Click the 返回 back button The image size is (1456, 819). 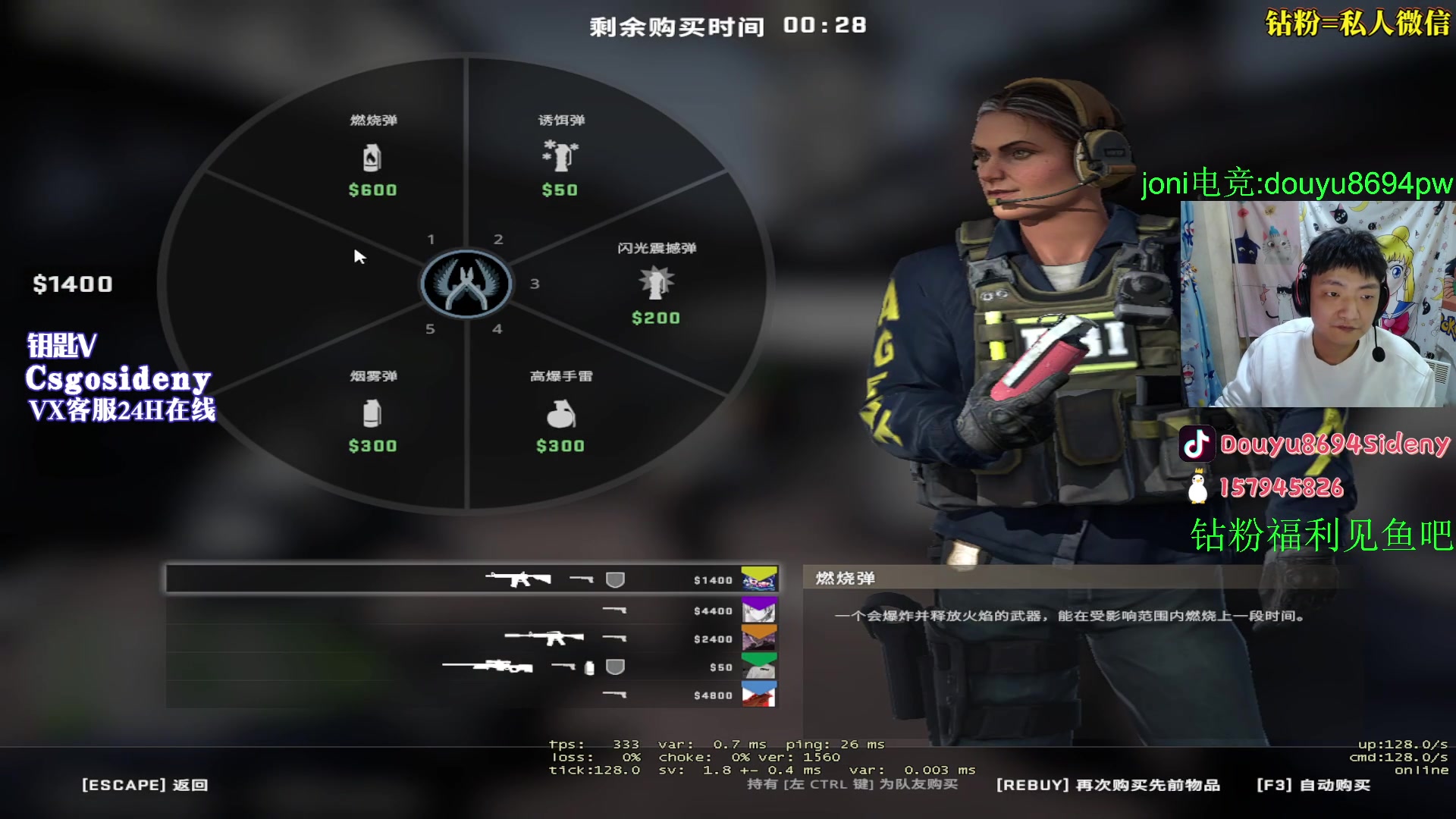coord(145,785)
